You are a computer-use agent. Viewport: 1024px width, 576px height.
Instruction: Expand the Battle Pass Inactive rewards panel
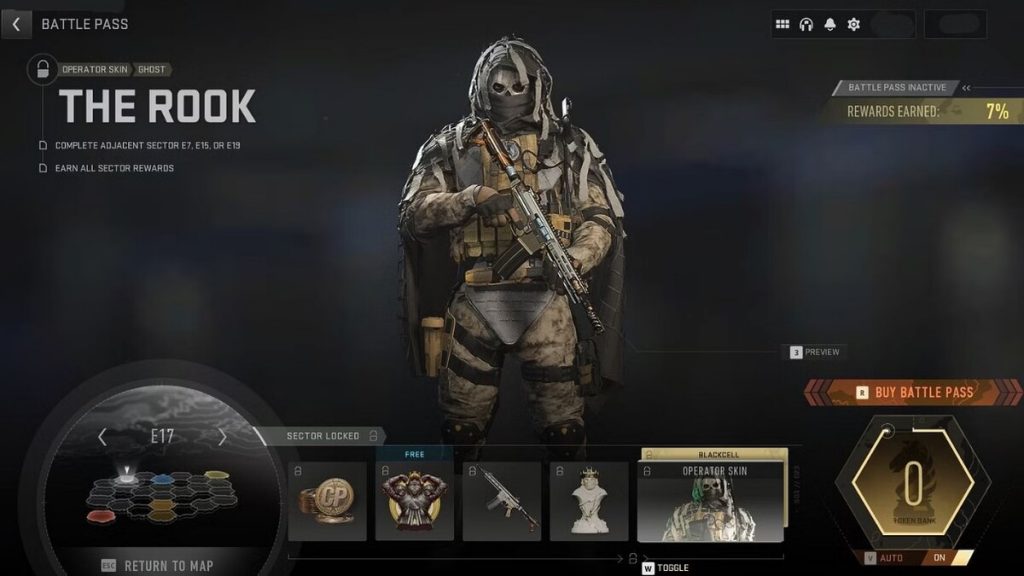coord(966,88)
